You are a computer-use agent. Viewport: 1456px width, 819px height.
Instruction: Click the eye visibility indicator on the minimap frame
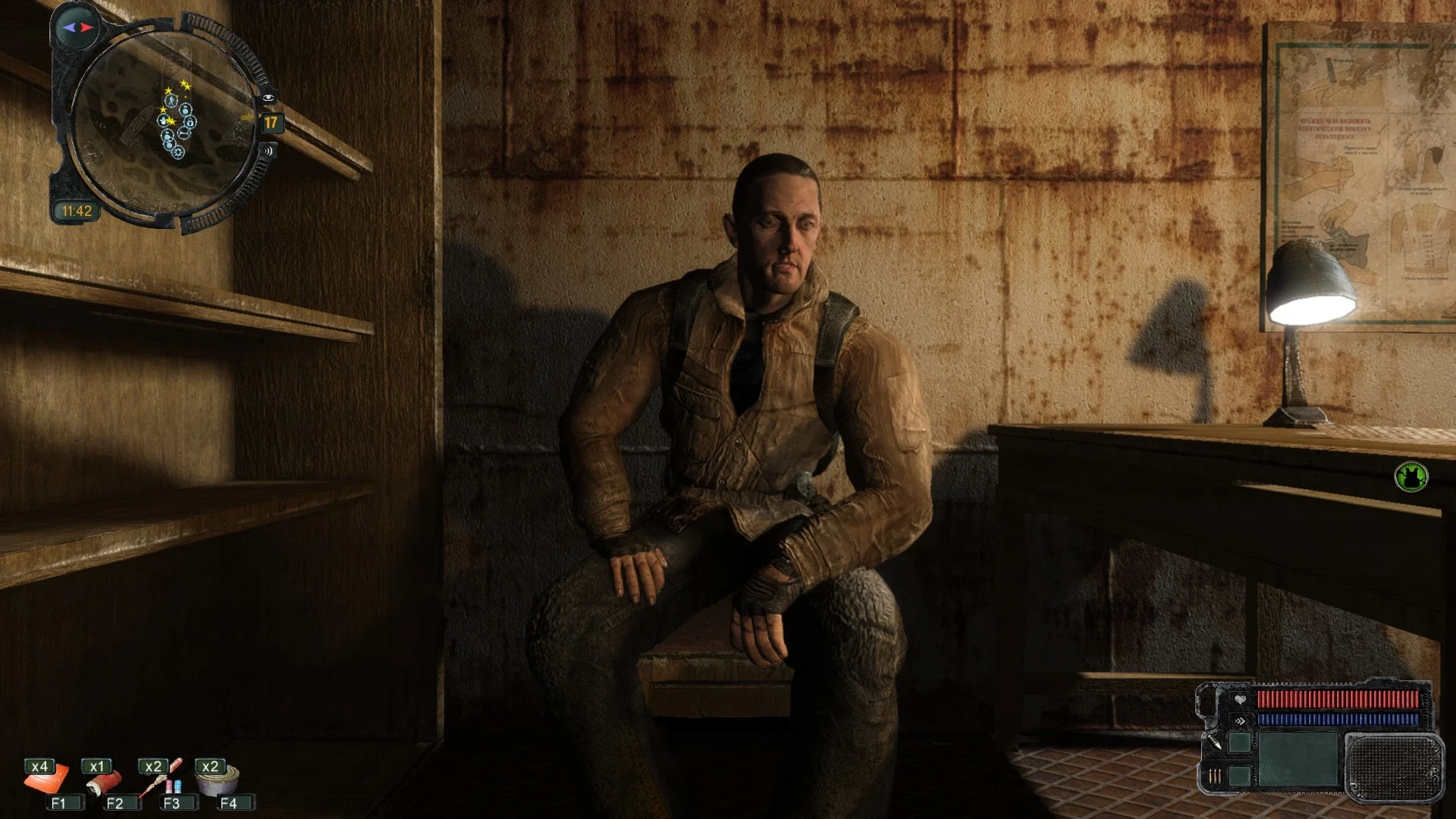pyautogui.click(x=268, y=97)
